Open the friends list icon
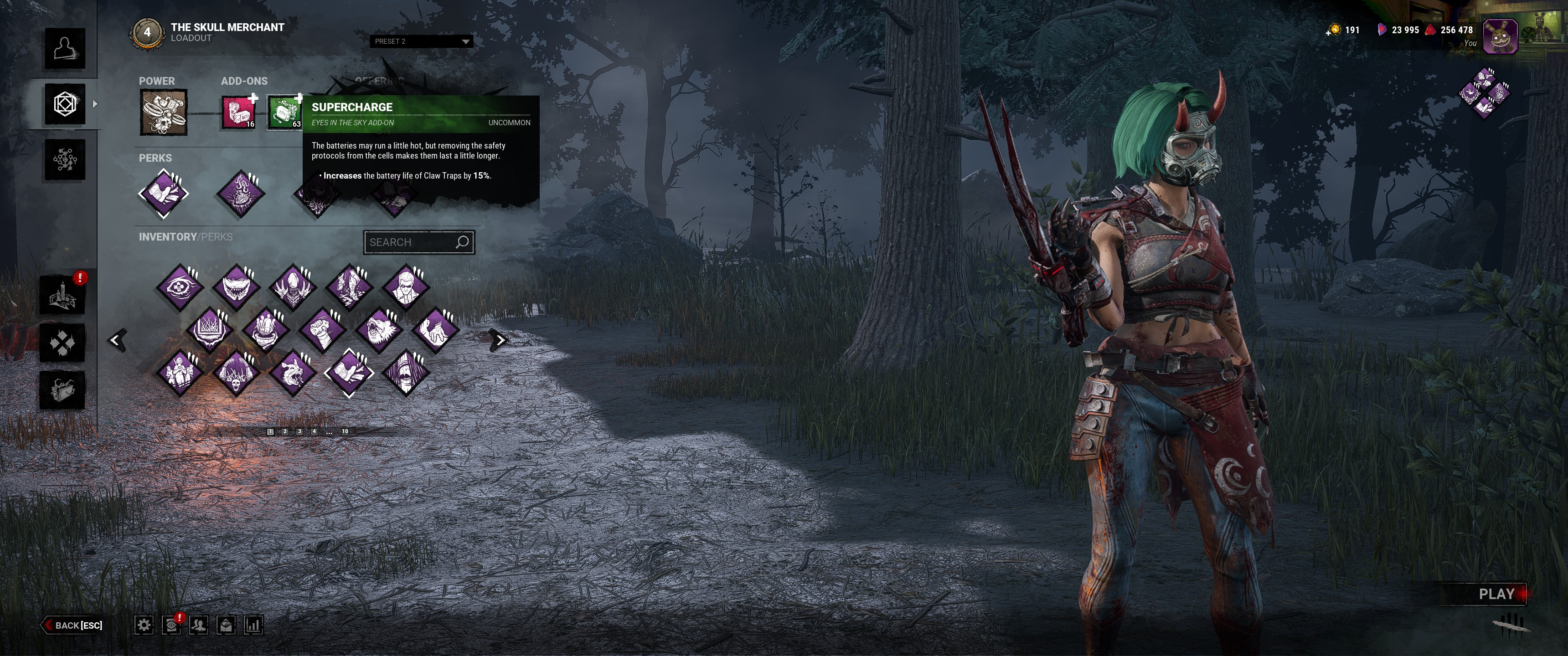This screenshot has width=1568, height=656. [x=198, y=625]
